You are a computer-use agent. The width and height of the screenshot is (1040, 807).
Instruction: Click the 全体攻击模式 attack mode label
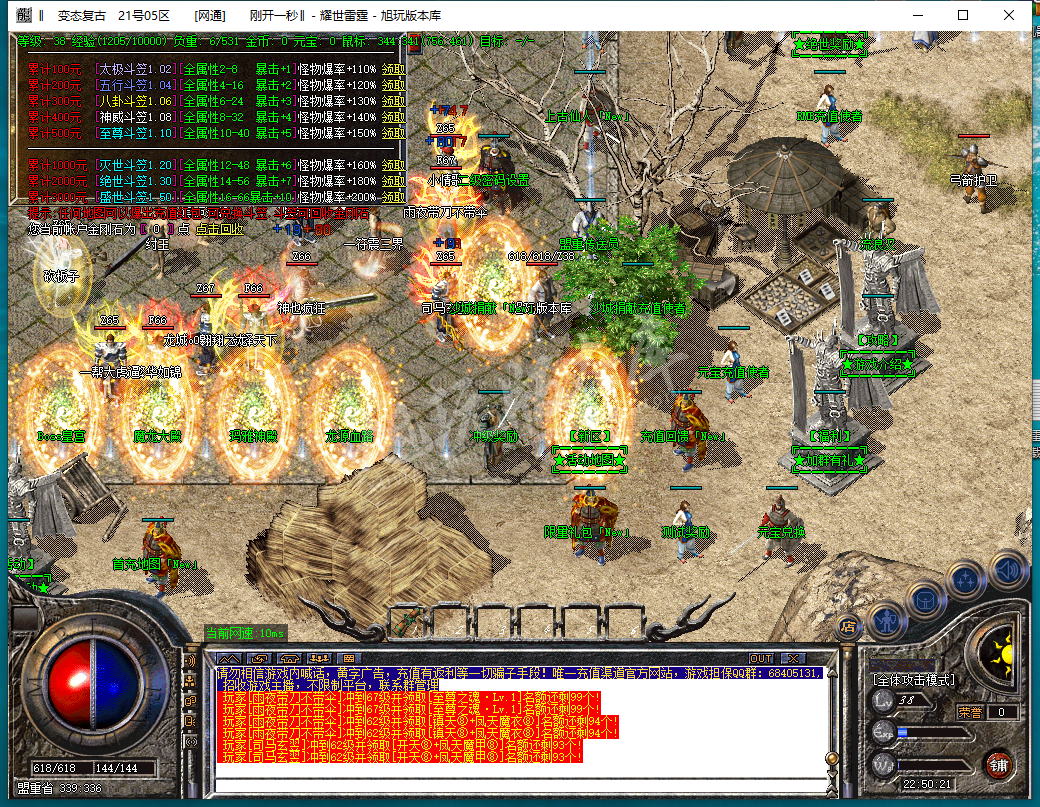(915, 680)
